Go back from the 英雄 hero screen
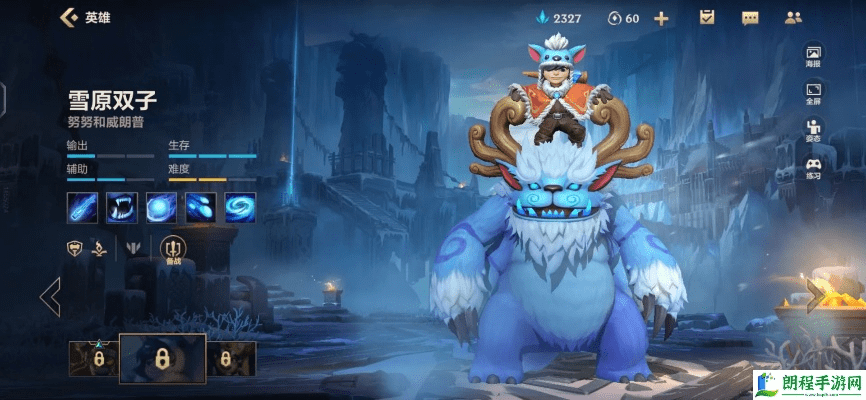The height and width of the screenshot is (400, 866). (69, 17)
